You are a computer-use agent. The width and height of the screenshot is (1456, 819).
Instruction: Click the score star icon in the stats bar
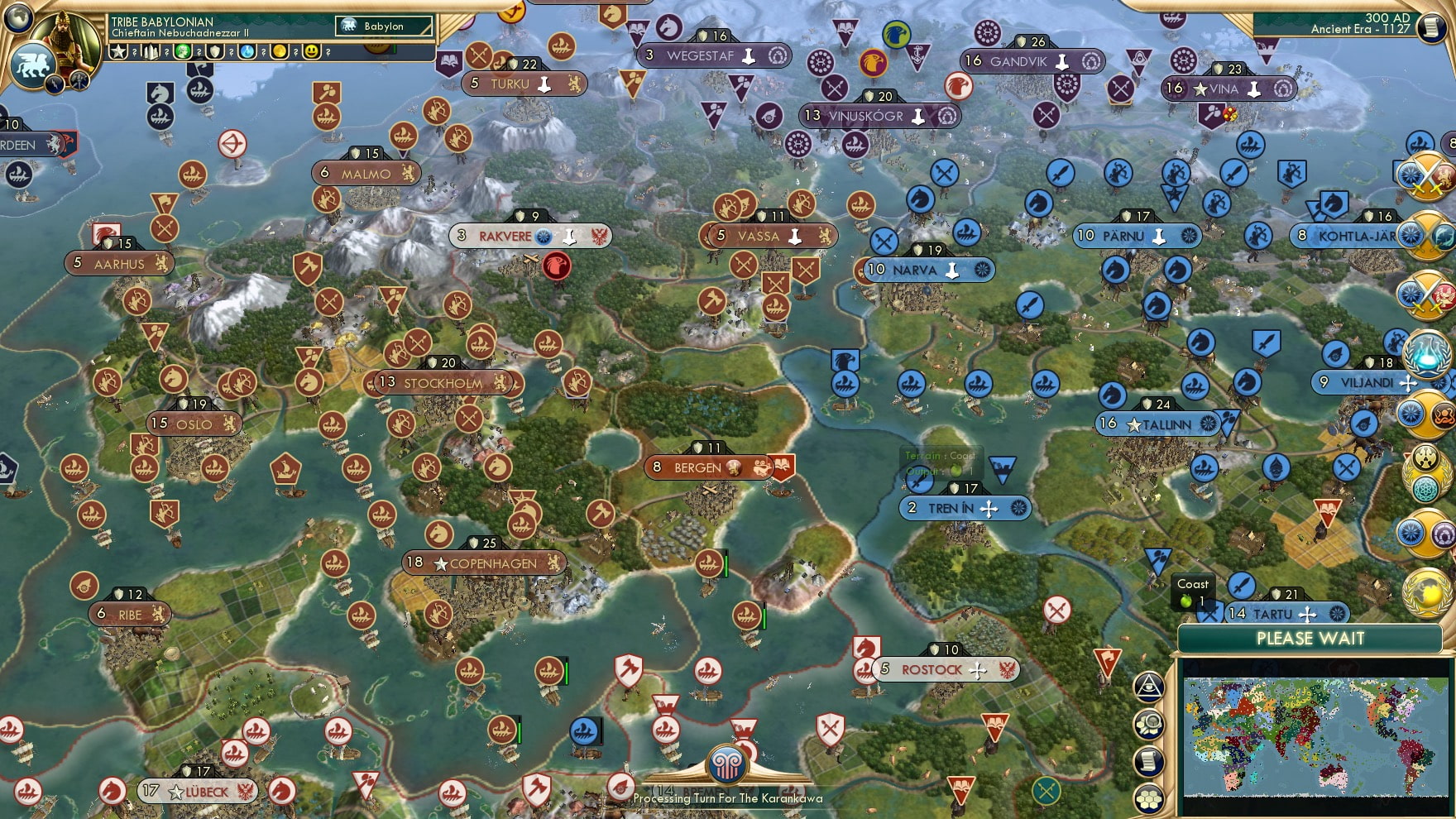(x=118, y=51)
